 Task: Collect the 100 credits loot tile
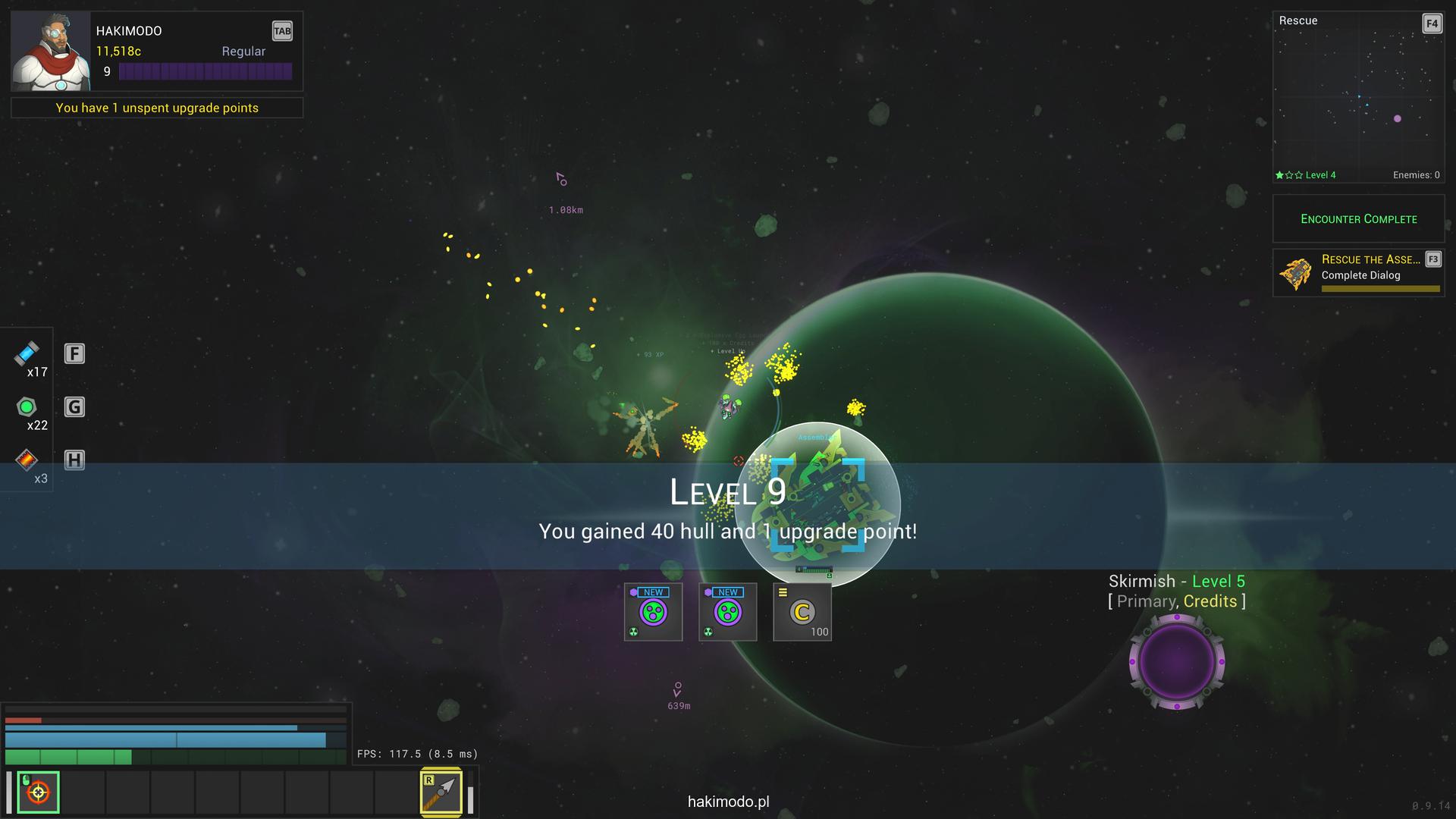point(802,612)
